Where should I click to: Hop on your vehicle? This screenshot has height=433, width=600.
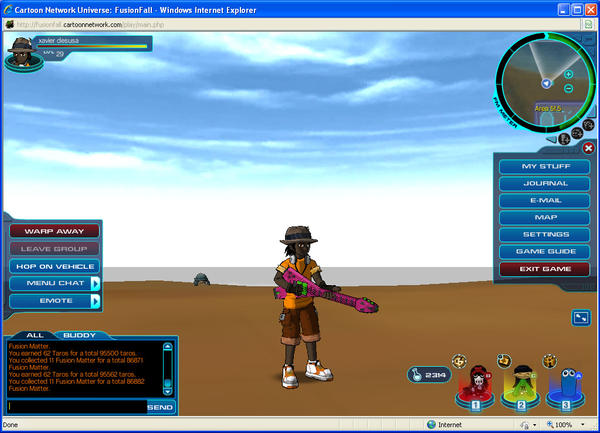coord(54,266)
